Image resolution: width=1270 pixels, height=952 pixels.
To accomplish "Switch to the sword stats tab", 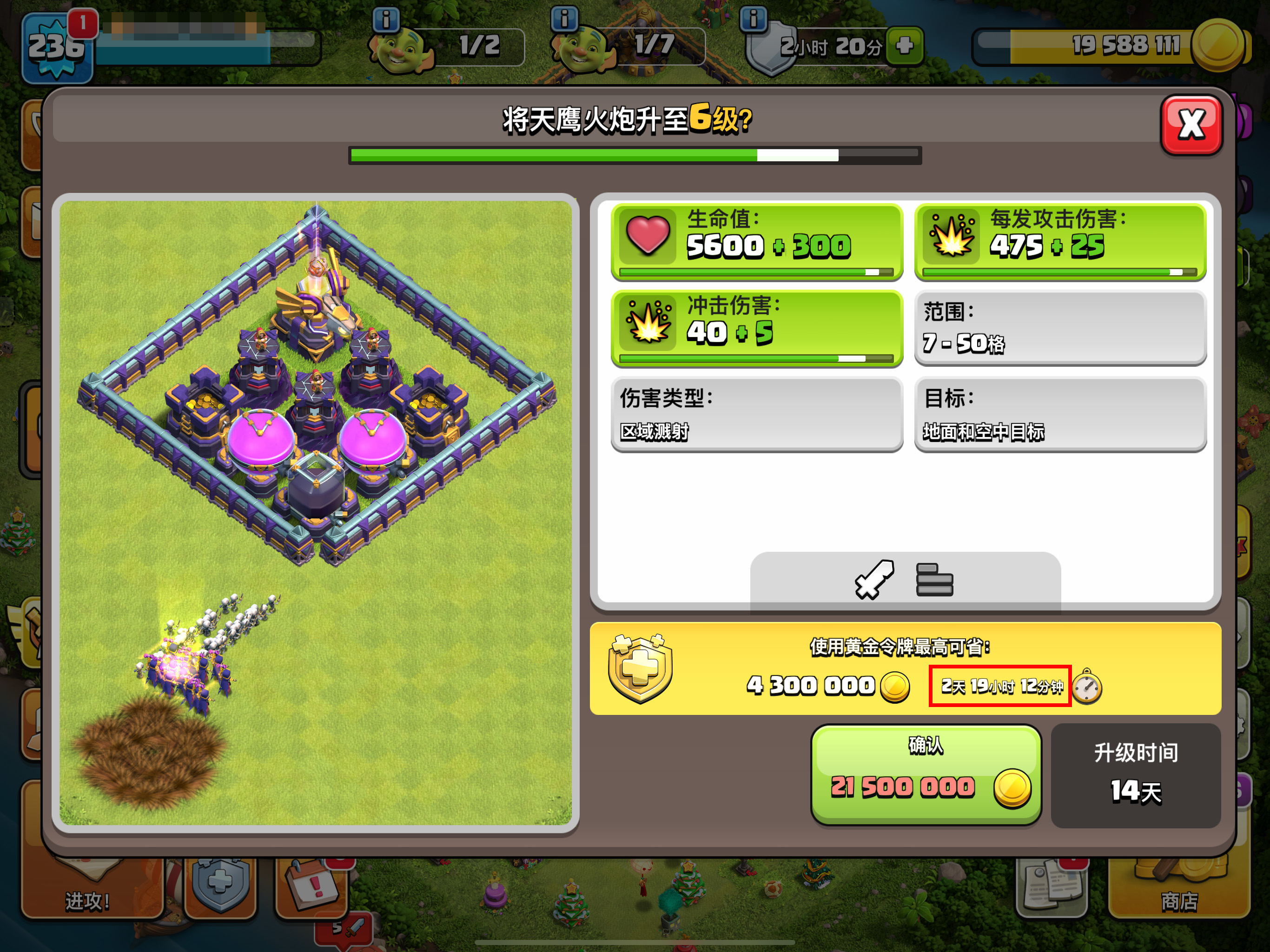I will point(874,579).
